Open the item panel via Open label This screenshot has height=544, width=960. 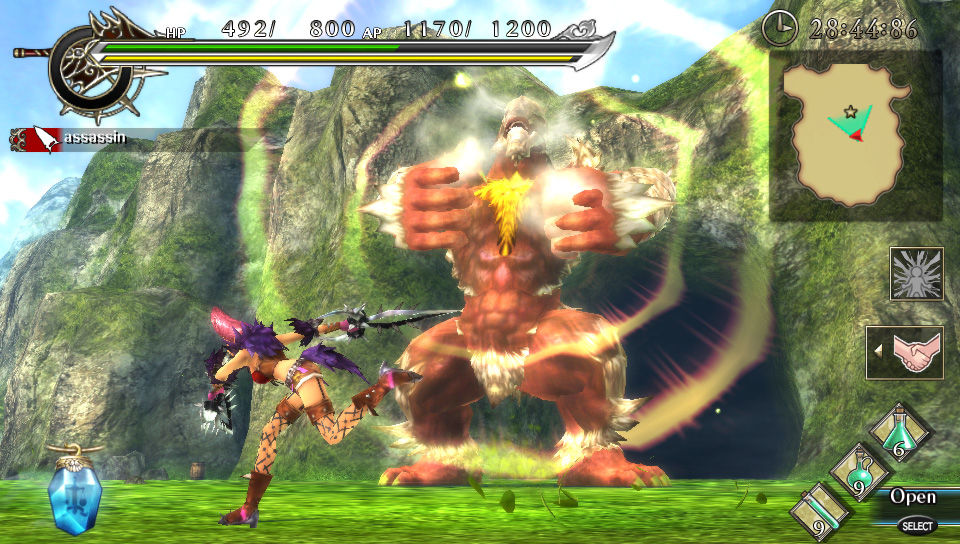913,497
